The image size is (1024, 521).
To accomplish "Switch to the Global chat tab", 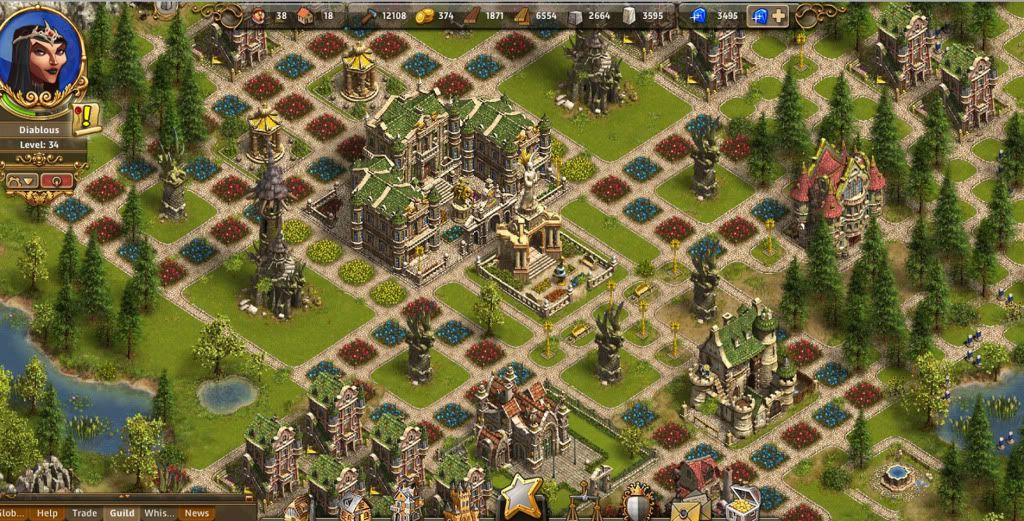I will point(14,513).
